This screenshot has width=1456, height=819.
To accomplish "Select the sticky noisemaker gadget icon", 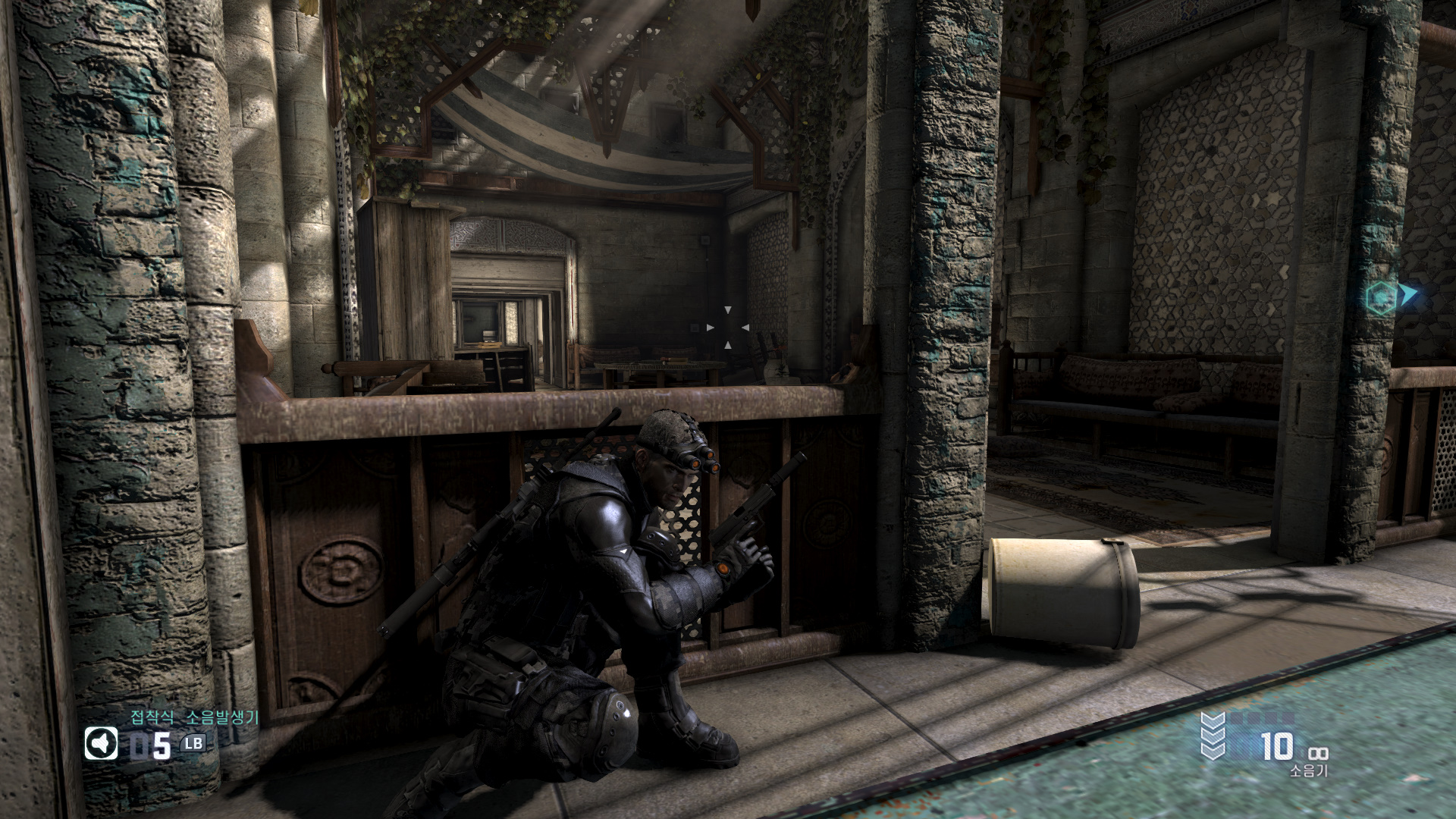I will (x=101, y=744).
